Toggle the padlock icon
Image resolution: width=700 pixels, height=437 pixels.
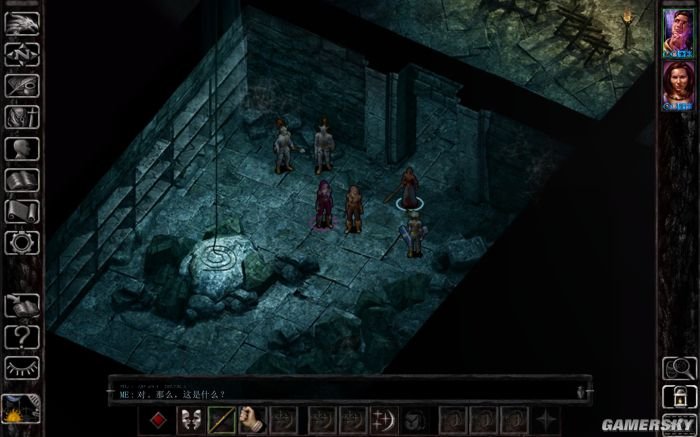[677, 393]
